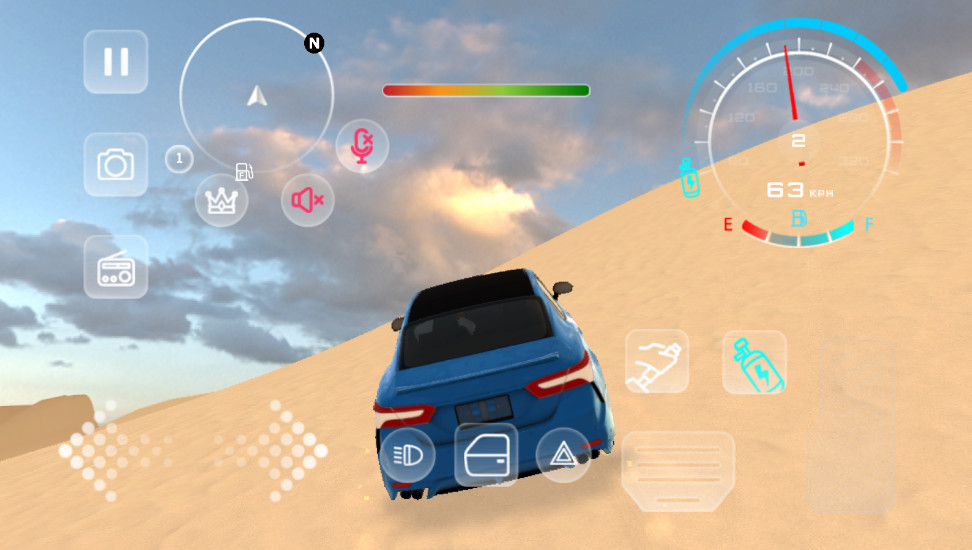
Task: Hit the brake pedal
Action: pyautogui.click(x=678, y=470)
